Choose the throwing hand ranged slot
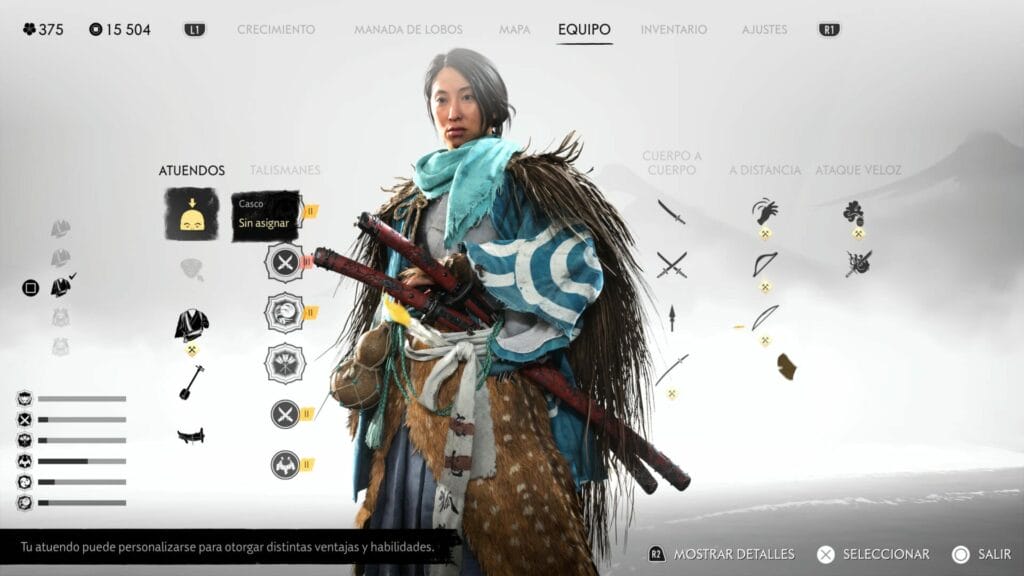 tap(765, 211)
